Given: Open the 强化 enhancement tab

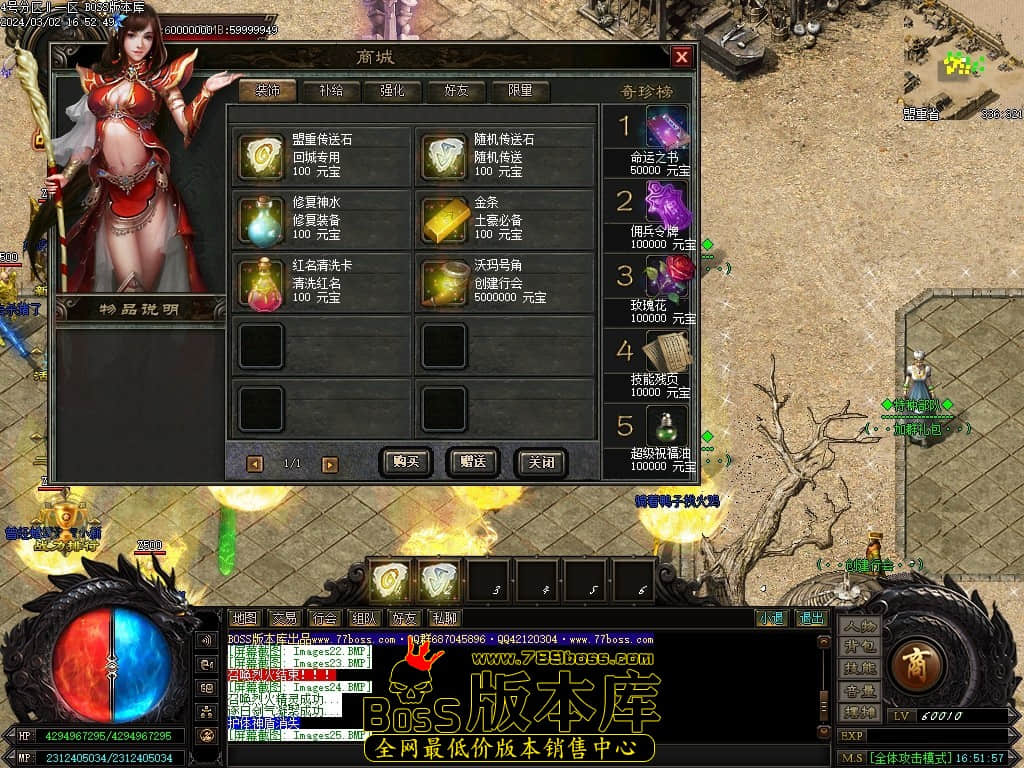Looking at the screenshot, I should coord(392,91).
